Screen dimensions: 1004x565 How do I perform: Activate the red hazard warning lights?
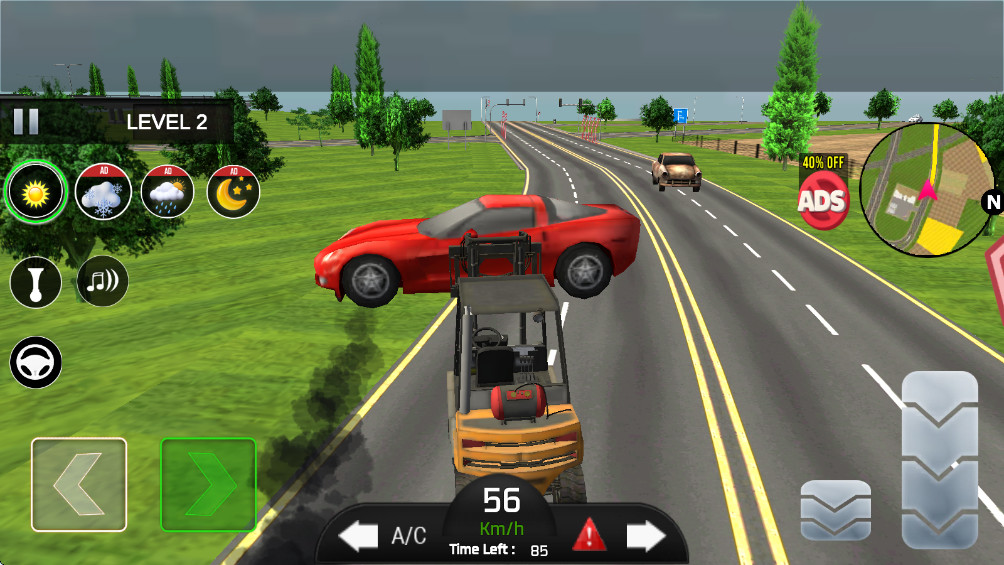point(589,537)
